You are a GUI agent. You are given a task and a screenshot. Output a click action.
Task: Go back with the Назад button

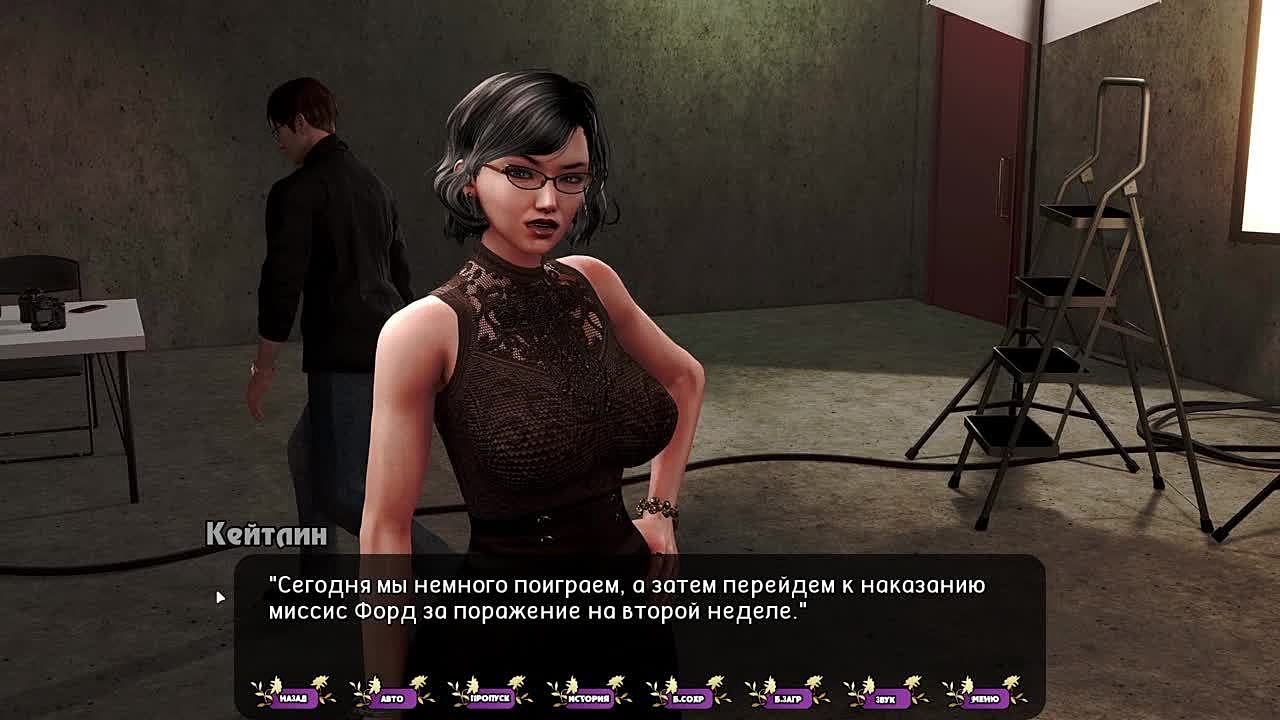point(293,697)
